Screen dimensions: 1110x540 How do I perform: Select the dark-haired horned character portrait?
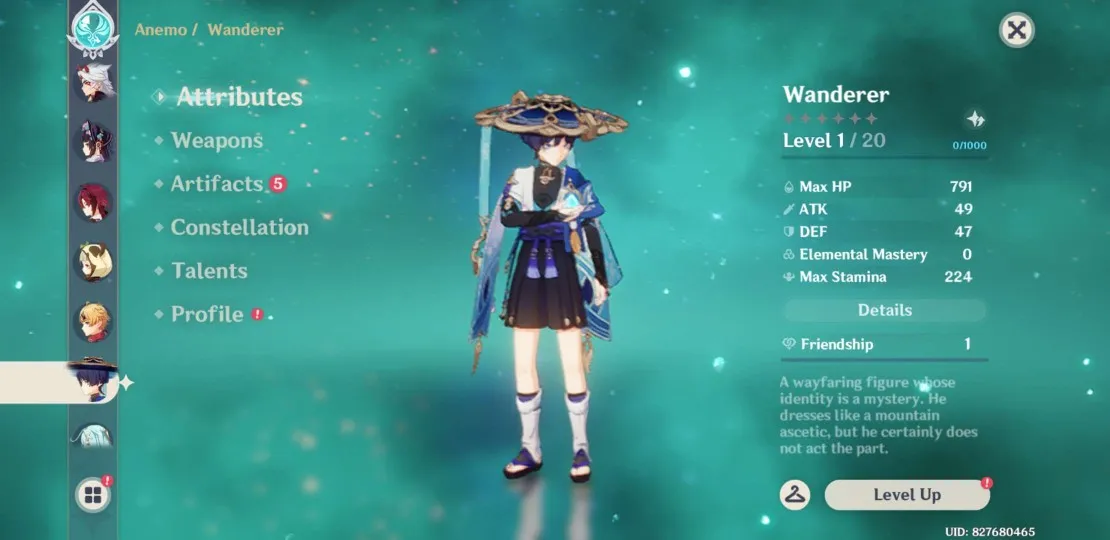coord(96,143)
